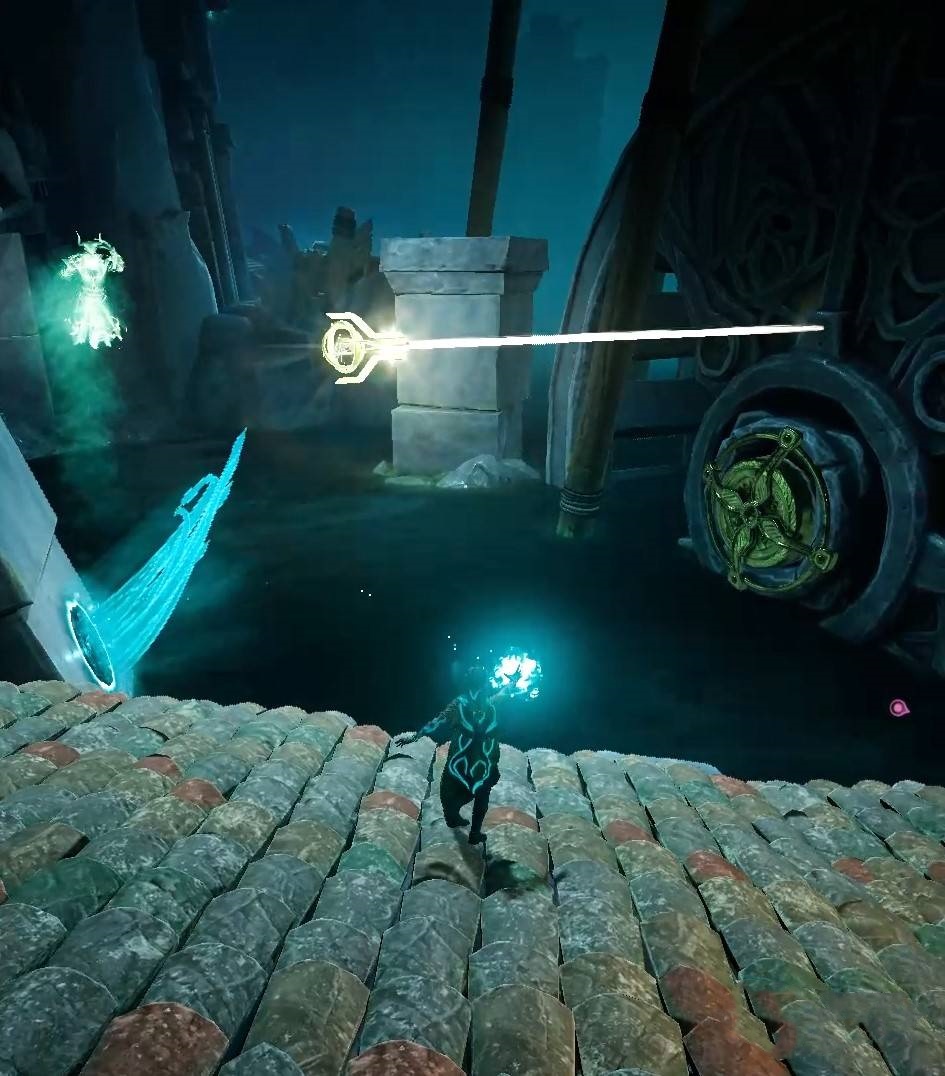The width and height of the screenshot is (945, 1076).
Task: Click the pink teardrop waypoint marker
Action: 898,708
